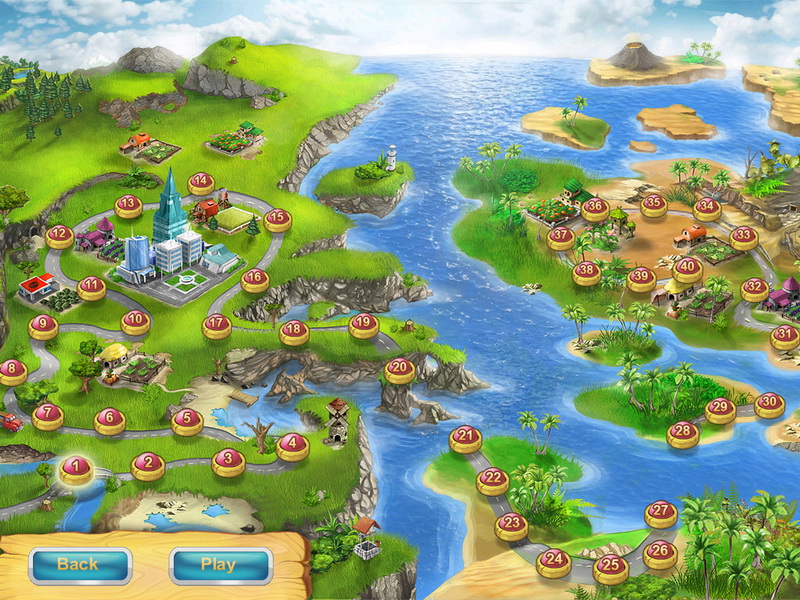800x600 pixels.
Task: Choose level 4 on the map
Action: 292,444
